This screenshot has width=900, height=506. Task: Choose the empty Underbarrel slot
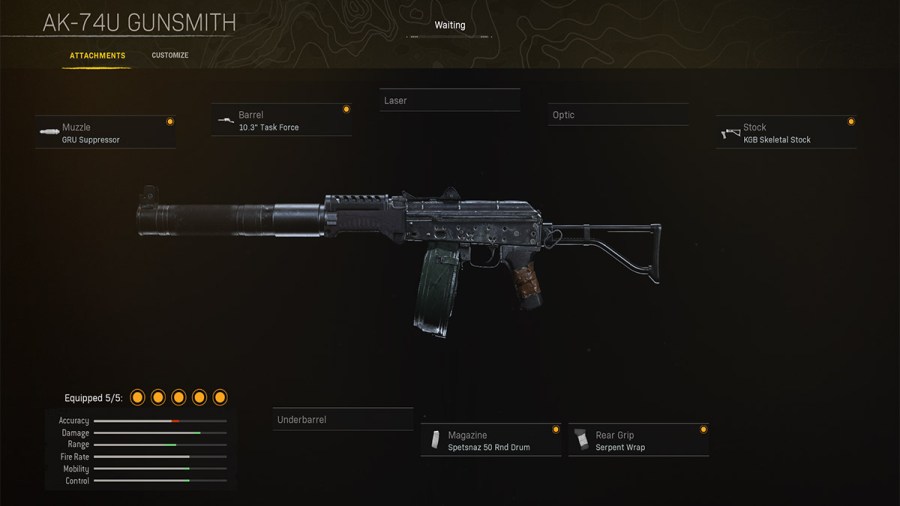342,420
